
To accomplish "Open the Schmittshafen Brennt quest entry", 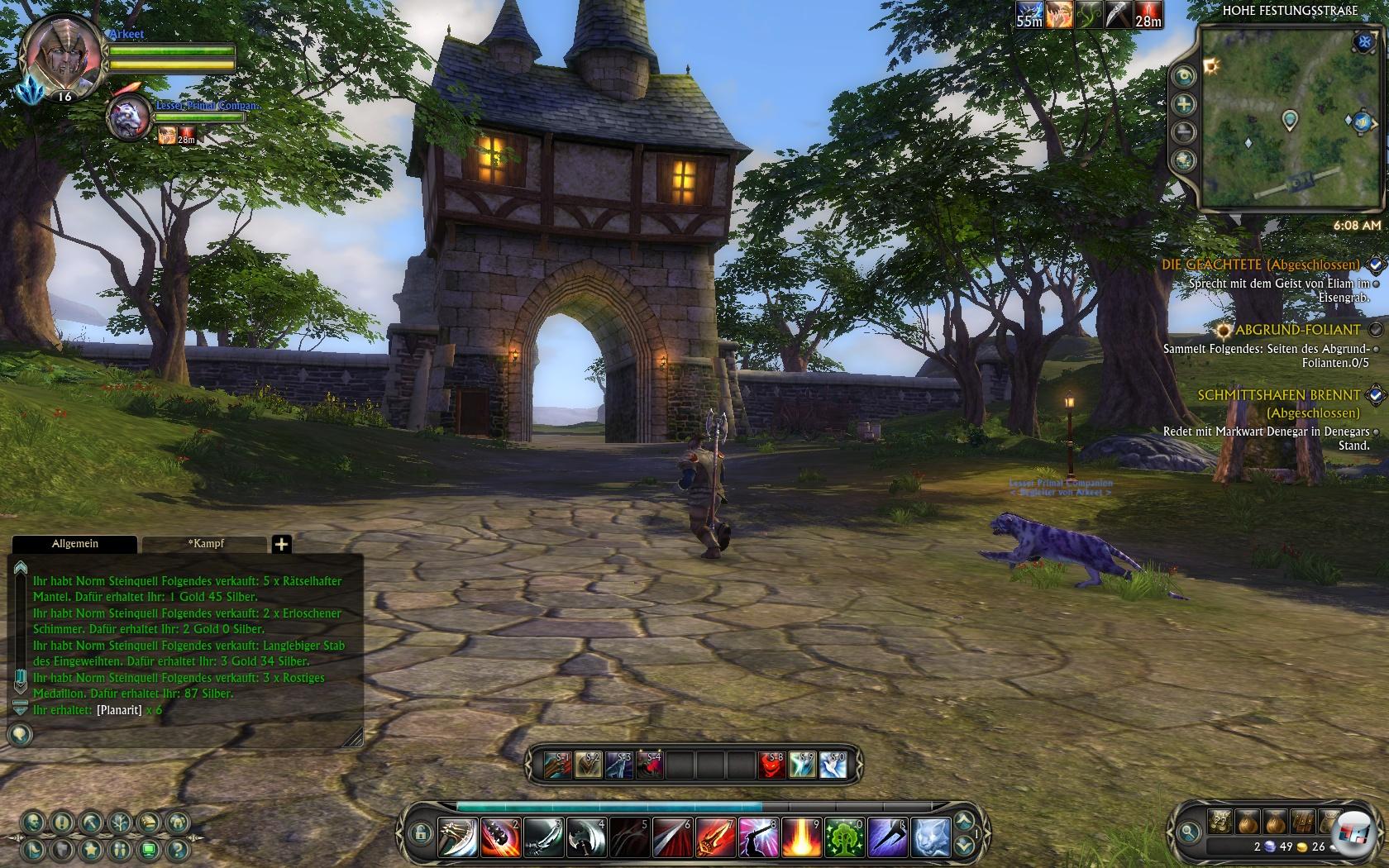I will point(1278,395).
